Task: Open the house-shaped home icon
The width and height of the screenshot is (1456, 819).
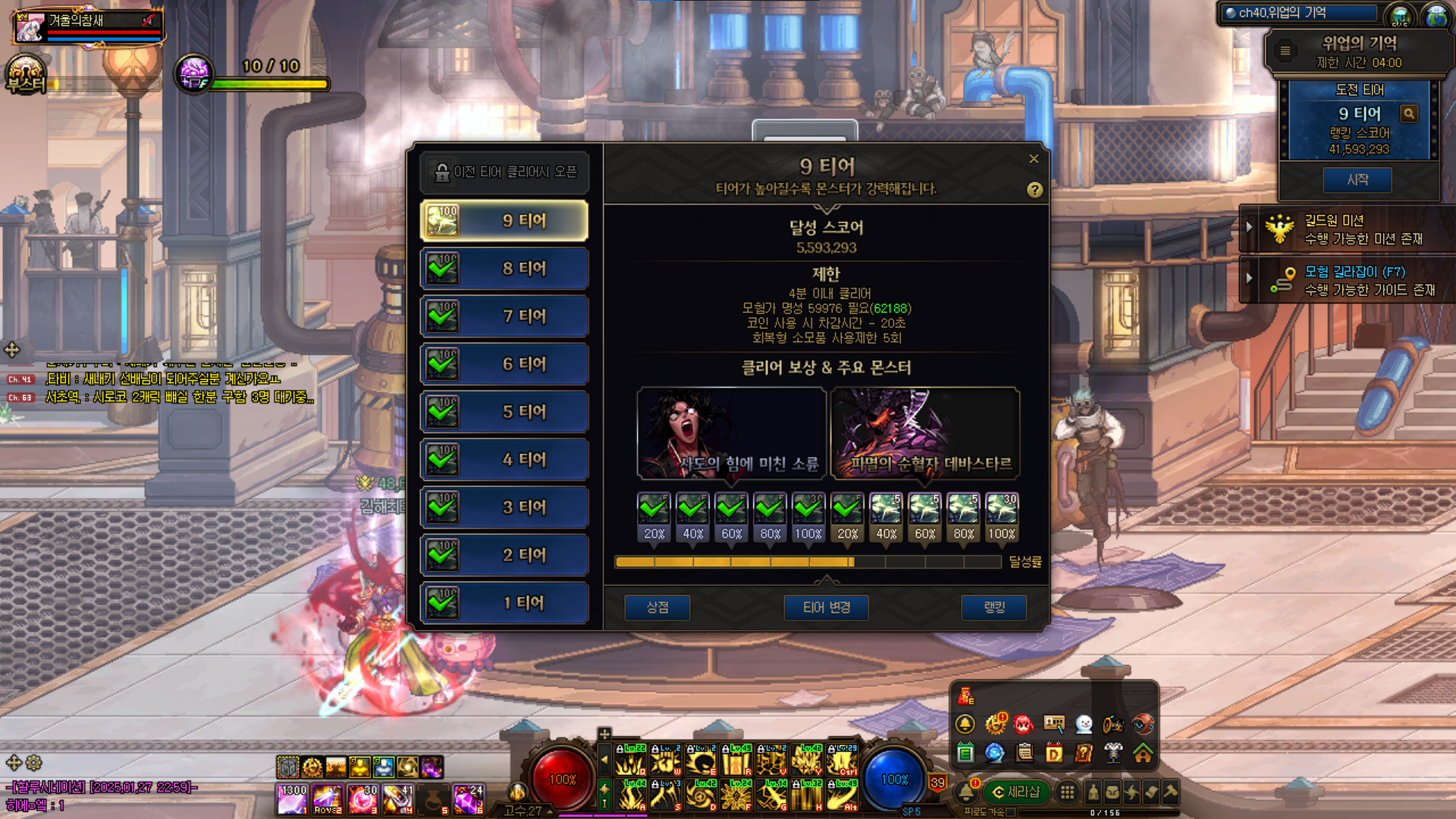Action: click(1143, 753)
